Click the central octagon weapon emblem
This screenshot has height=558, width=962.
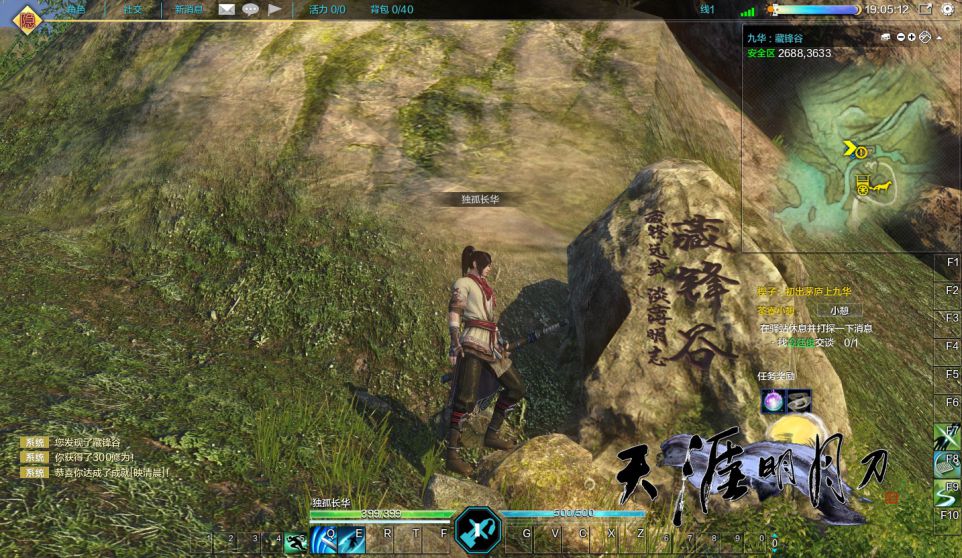(478, 530)
